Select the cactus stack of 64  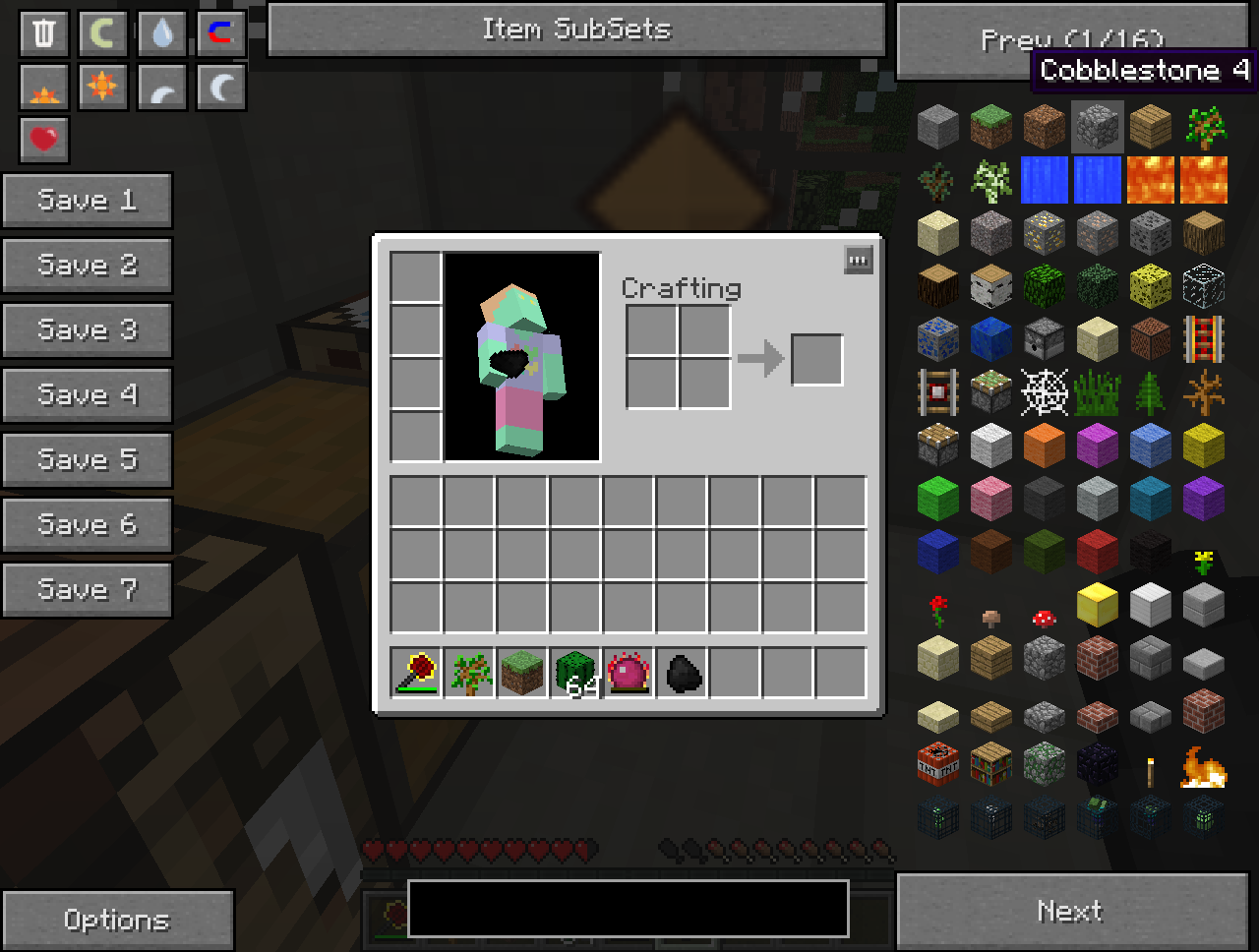[575, 673]
